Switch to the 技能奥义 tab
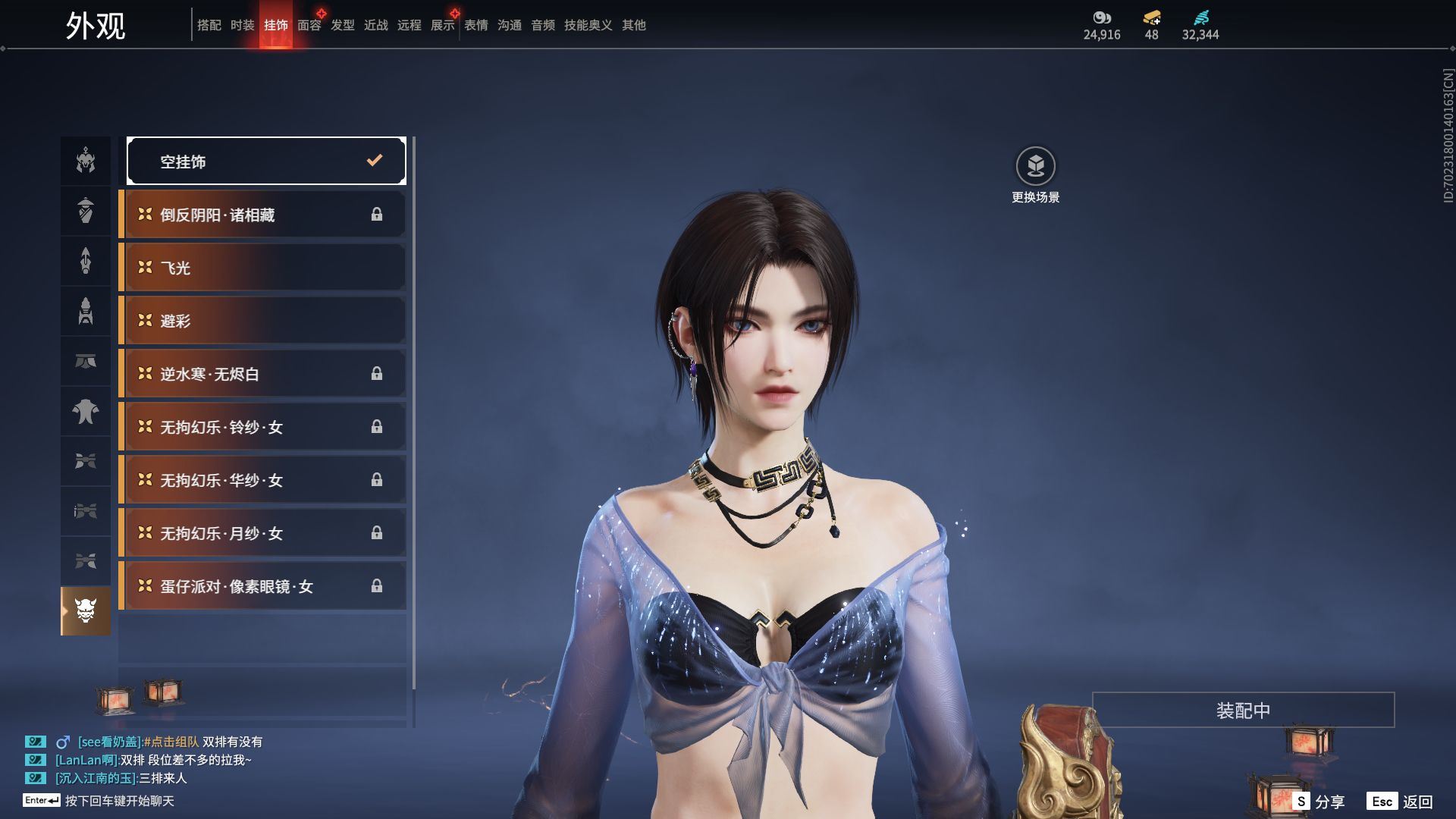 tap(588, 25)
